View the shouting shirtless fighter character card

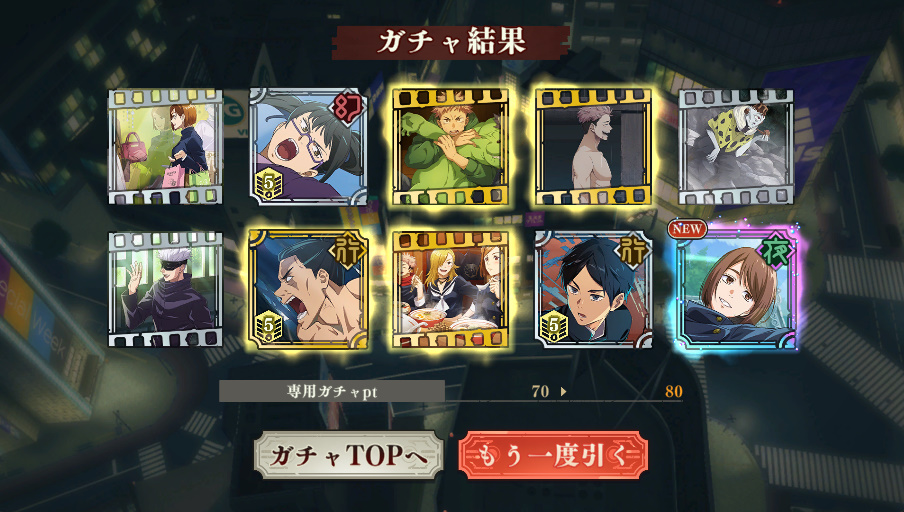pyautogui.click(x=308, y=289)
